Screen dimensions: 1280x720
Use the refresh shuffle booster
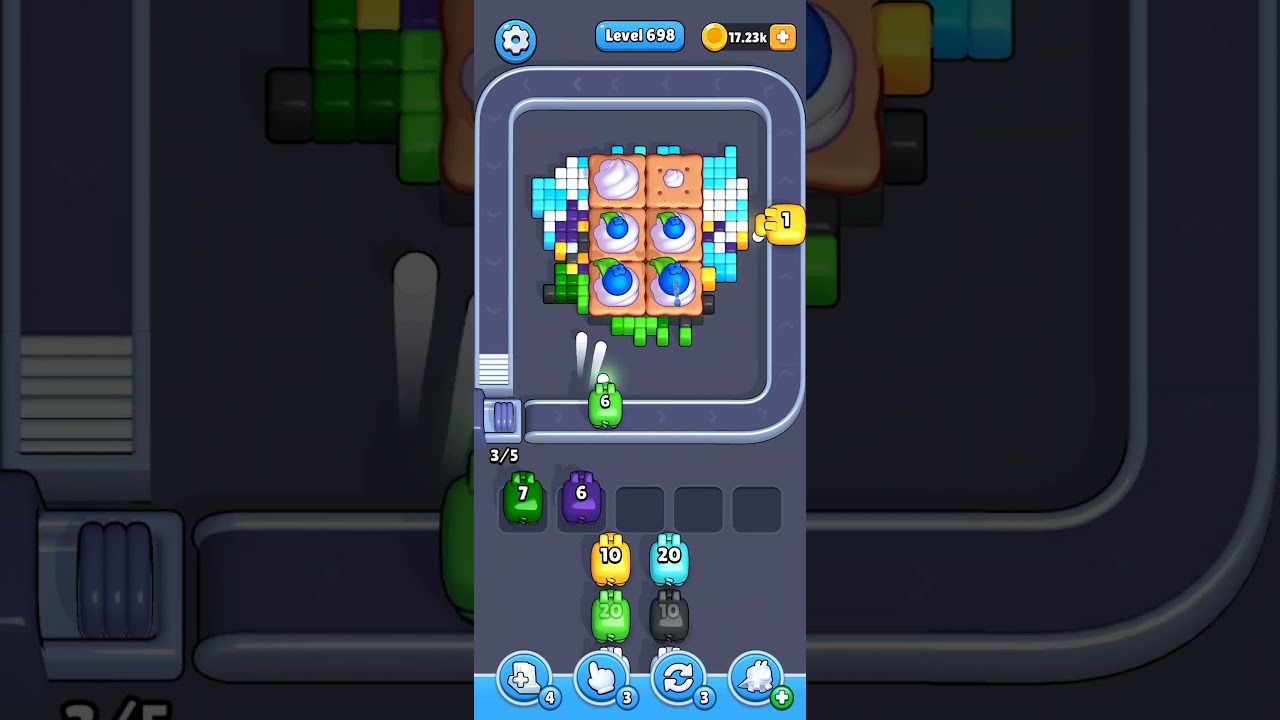[678, 678]
